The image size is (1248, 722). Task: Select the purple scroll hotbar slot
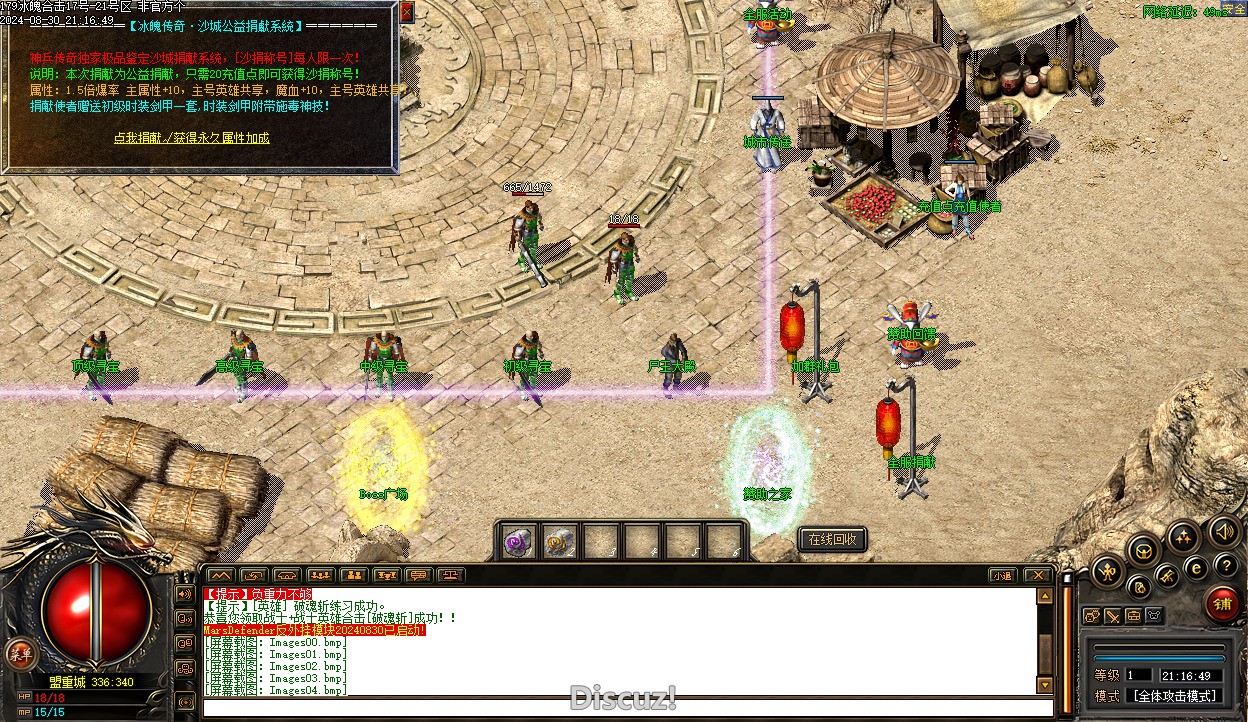tap(518, 541)
